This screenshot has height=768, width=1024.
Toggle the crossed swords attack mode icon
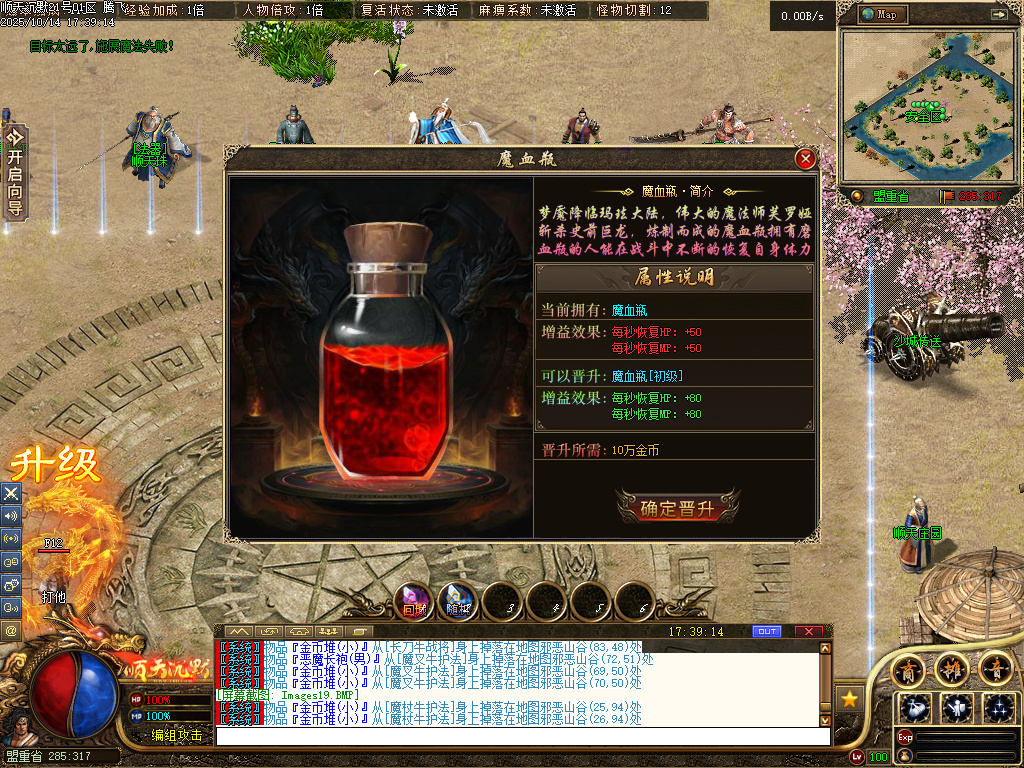click(x=11, y=493)
